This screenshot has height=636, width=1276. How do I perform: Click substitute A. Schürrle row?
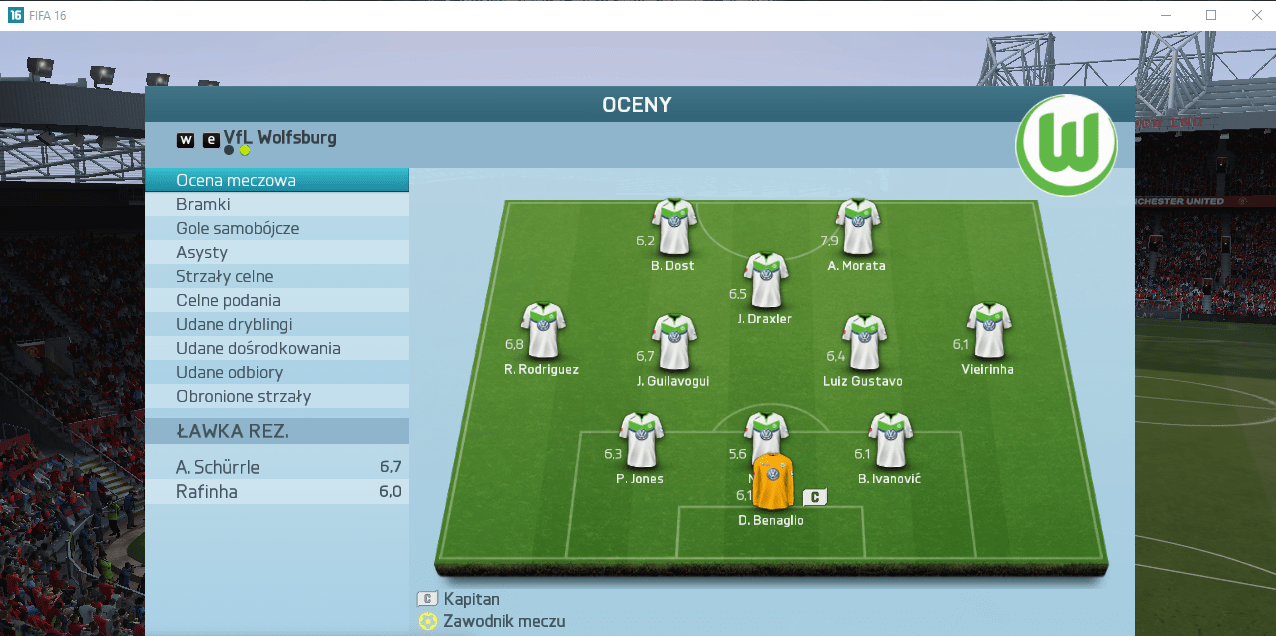tap(277, 467)
